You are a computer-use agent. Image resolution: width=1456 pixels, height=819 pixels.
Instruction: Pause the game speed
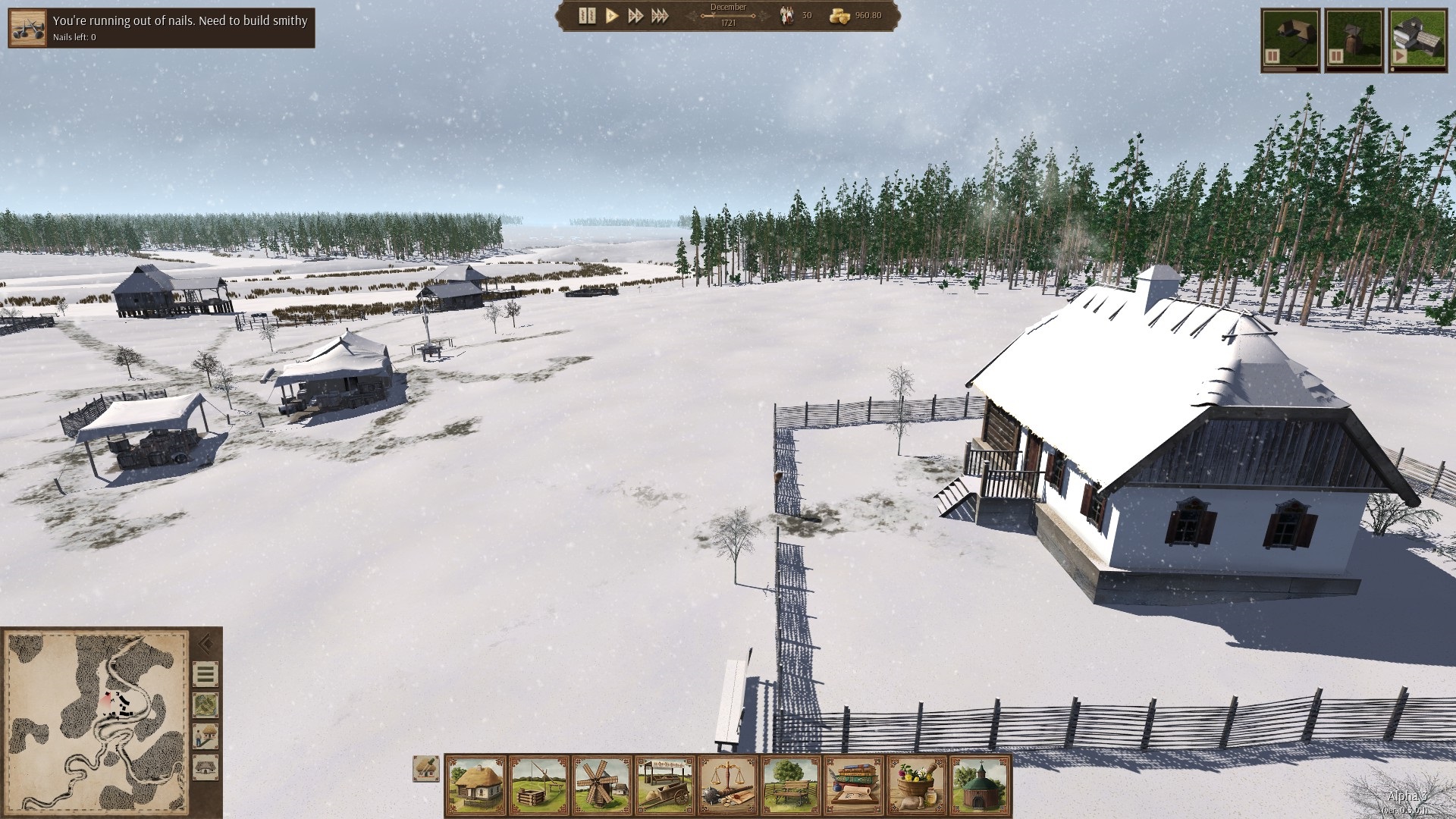[x=587, y=16]
